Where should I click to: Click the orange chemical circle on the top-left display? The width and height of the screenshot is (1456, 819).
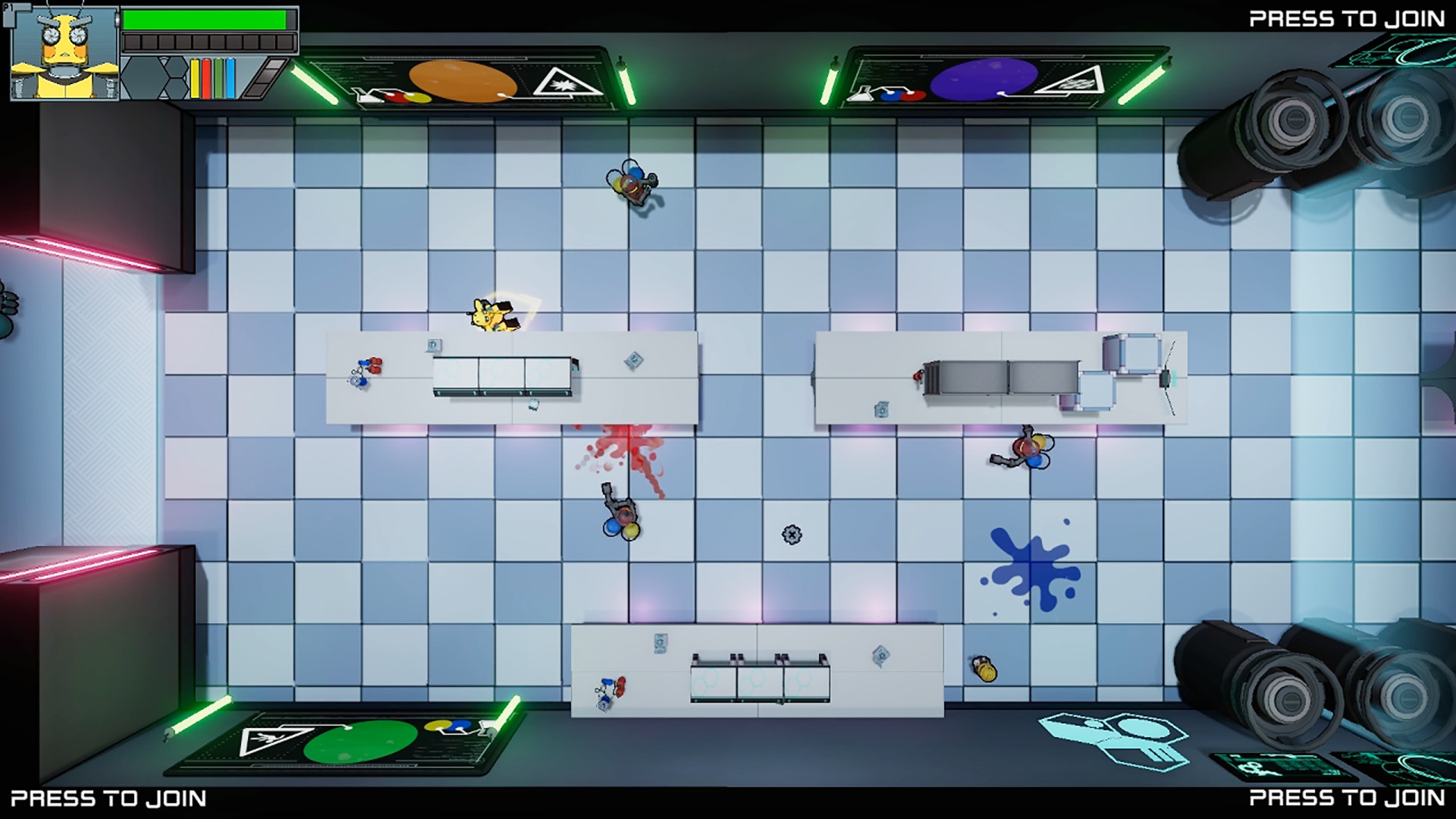462,81
